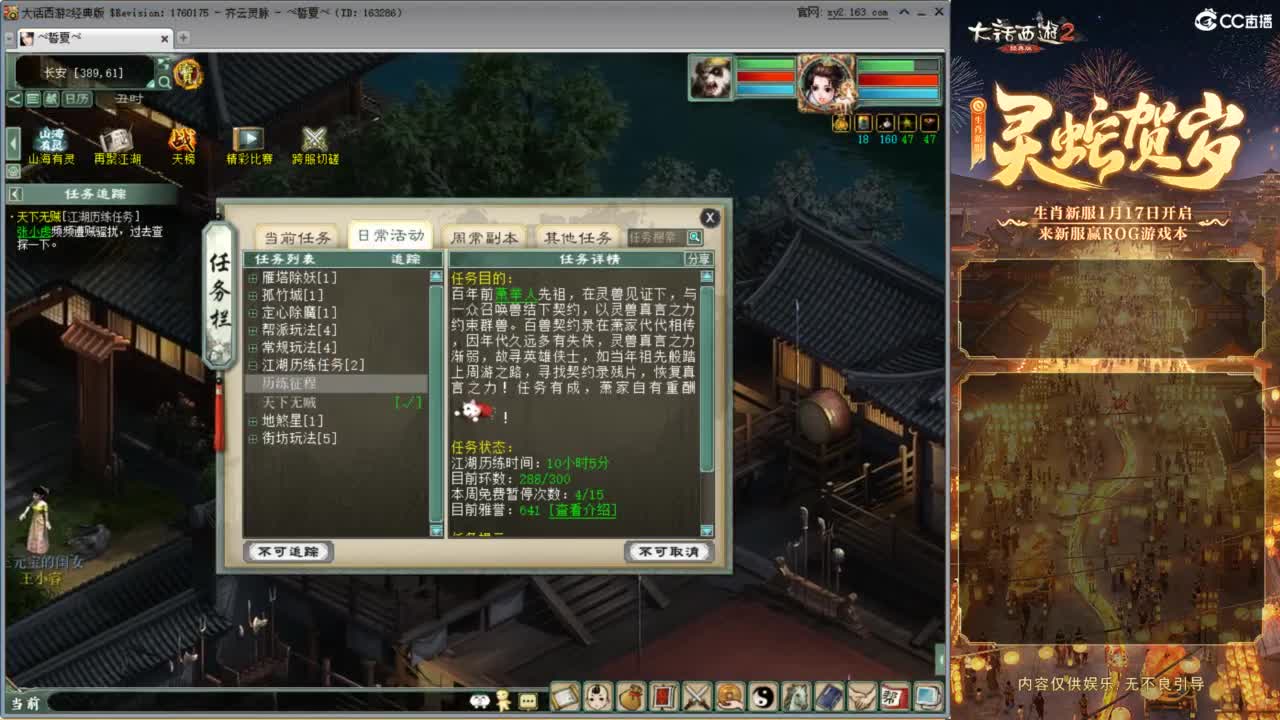Toggle tracking checkmark on 天下无贼
This screenshot has height=720, width=1280.
[407, 403]
